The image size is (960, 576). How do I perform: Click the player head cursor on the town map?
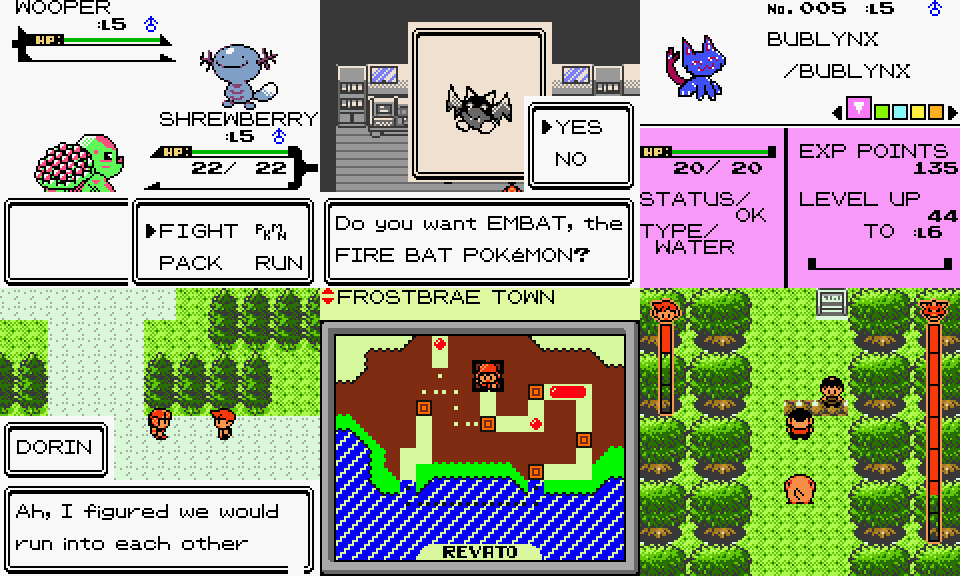pyautogui.click(x=487, y=376)
